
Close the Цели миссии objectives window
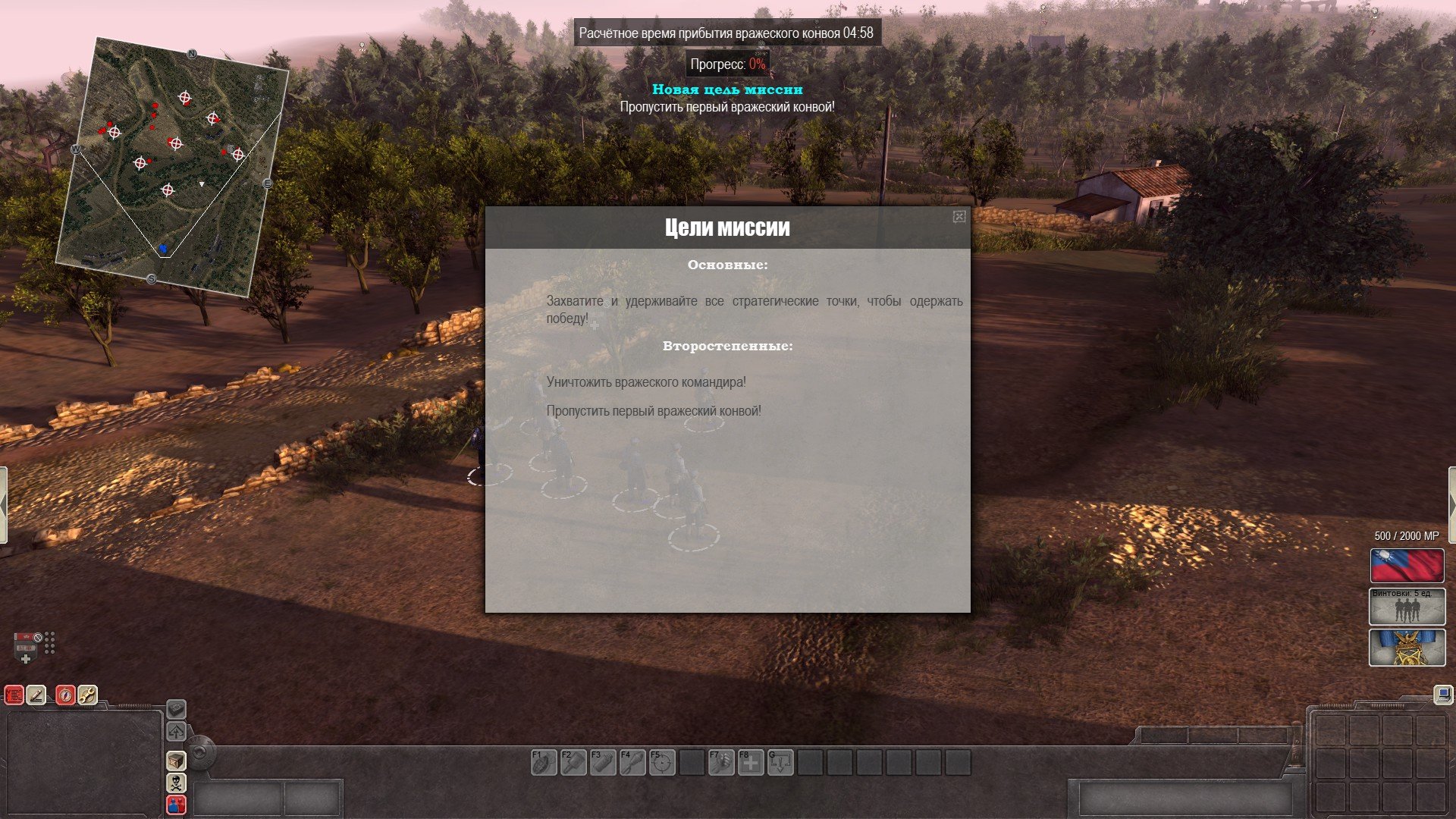(x=959, y=218)
